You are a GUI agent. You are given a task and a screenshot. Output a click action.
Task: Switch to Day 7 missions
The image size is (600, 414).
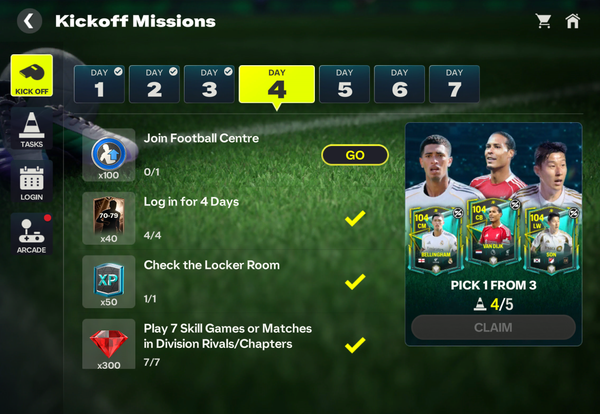pyautogui.click(x=454, y=84)
